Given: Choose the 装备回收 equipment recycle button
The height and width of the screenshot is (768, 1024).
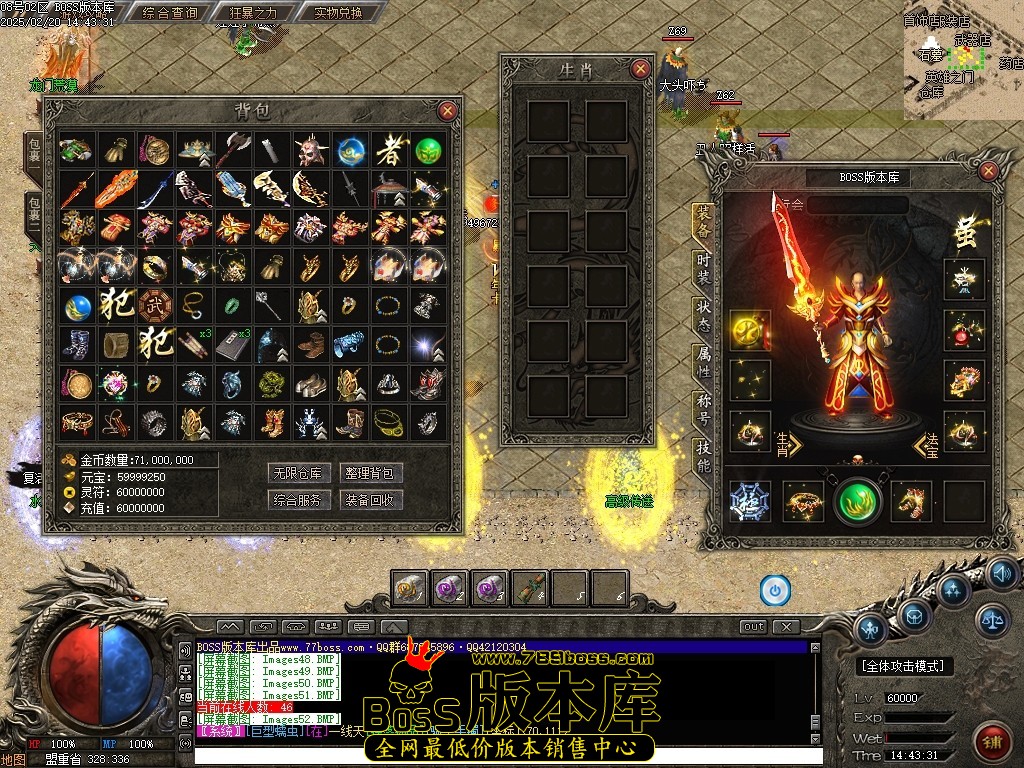Looking at the screenshot, I should pos(371,499).
